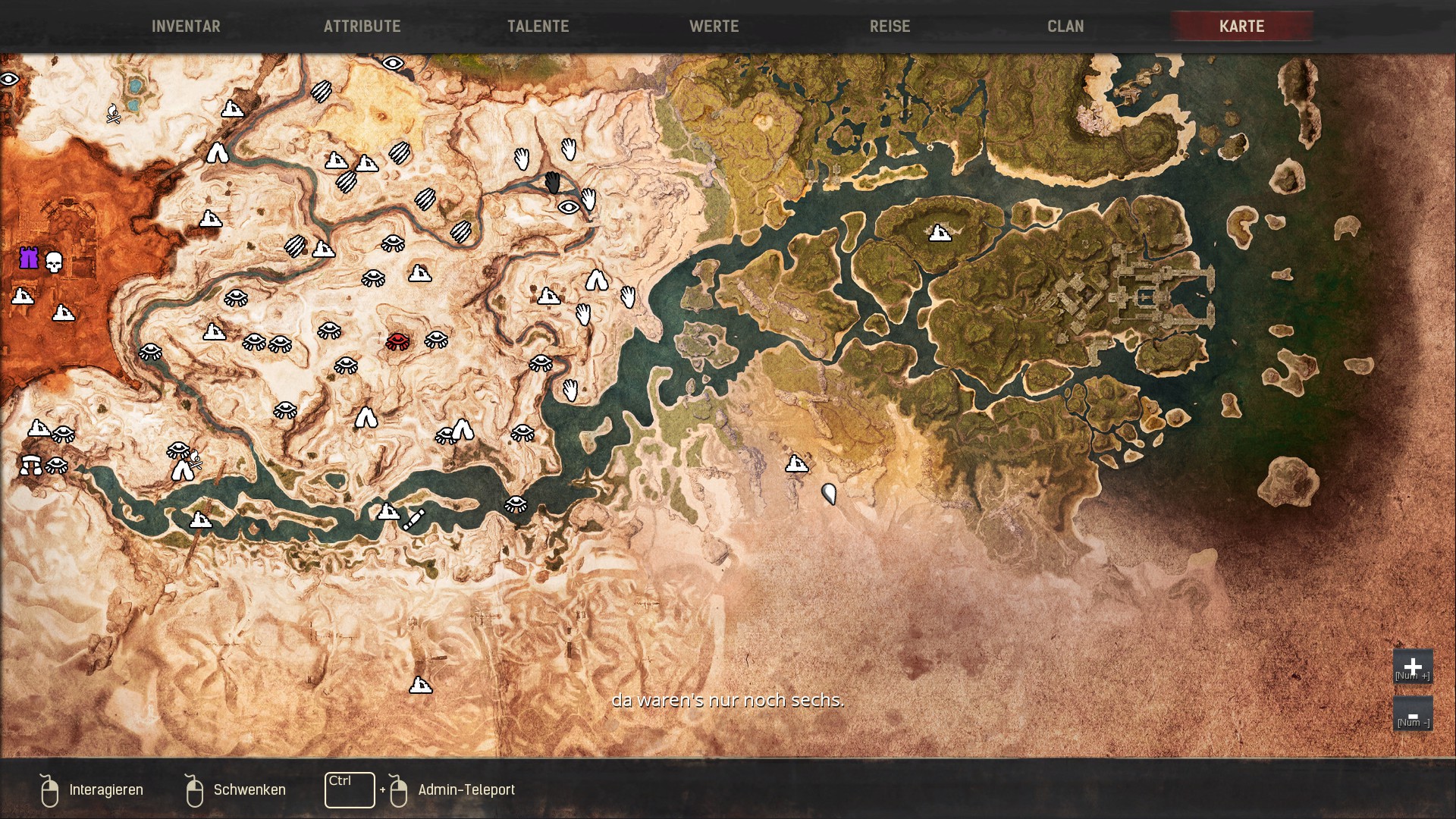This screenshot has width=1456, height=819.
Task: Click the white teardrop position marker
Action: (x=829, y=494)
